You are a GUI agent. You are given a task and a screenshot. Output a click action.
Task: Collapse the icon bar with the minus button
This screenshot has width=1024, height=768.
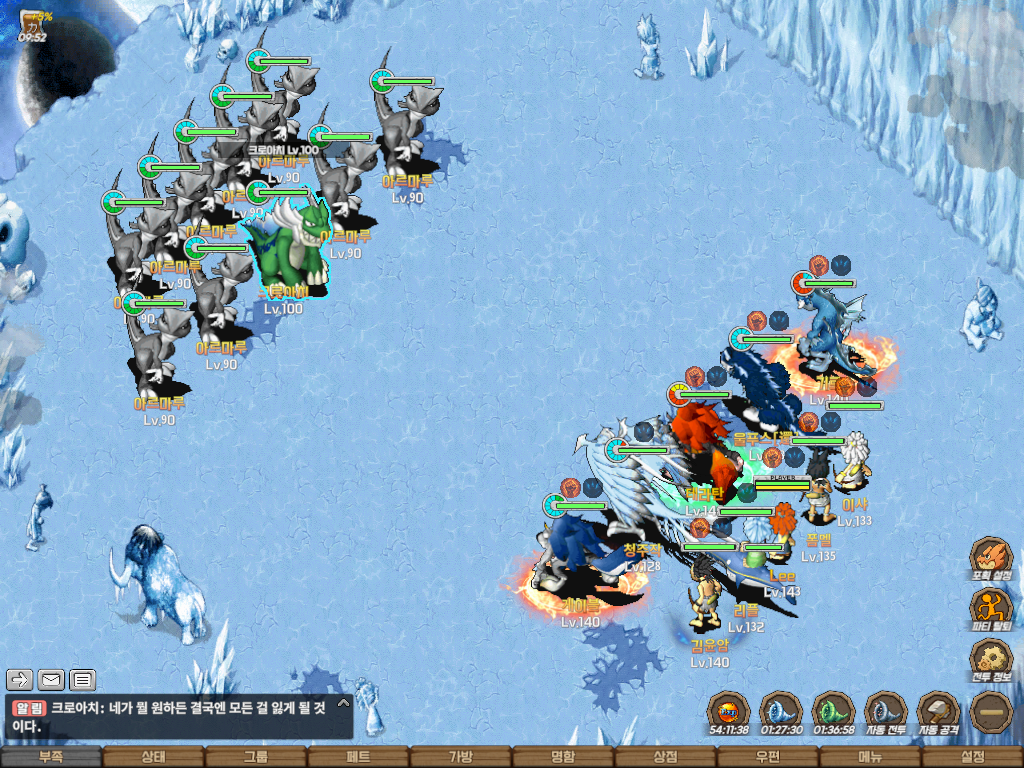click(x=990, y=712)
